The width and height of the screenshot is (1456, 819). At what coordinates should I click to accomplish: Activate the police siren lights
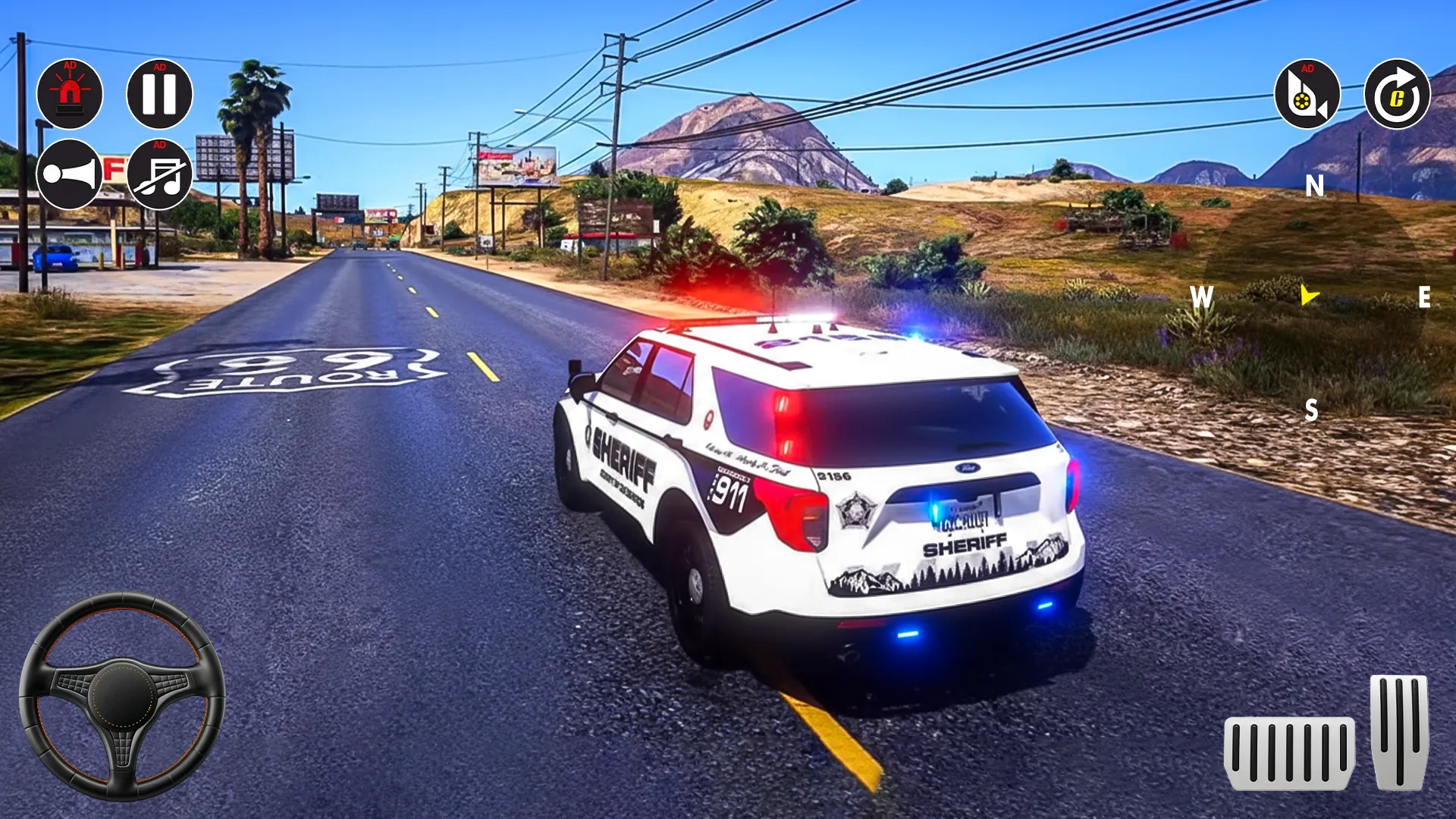(70, 94)
